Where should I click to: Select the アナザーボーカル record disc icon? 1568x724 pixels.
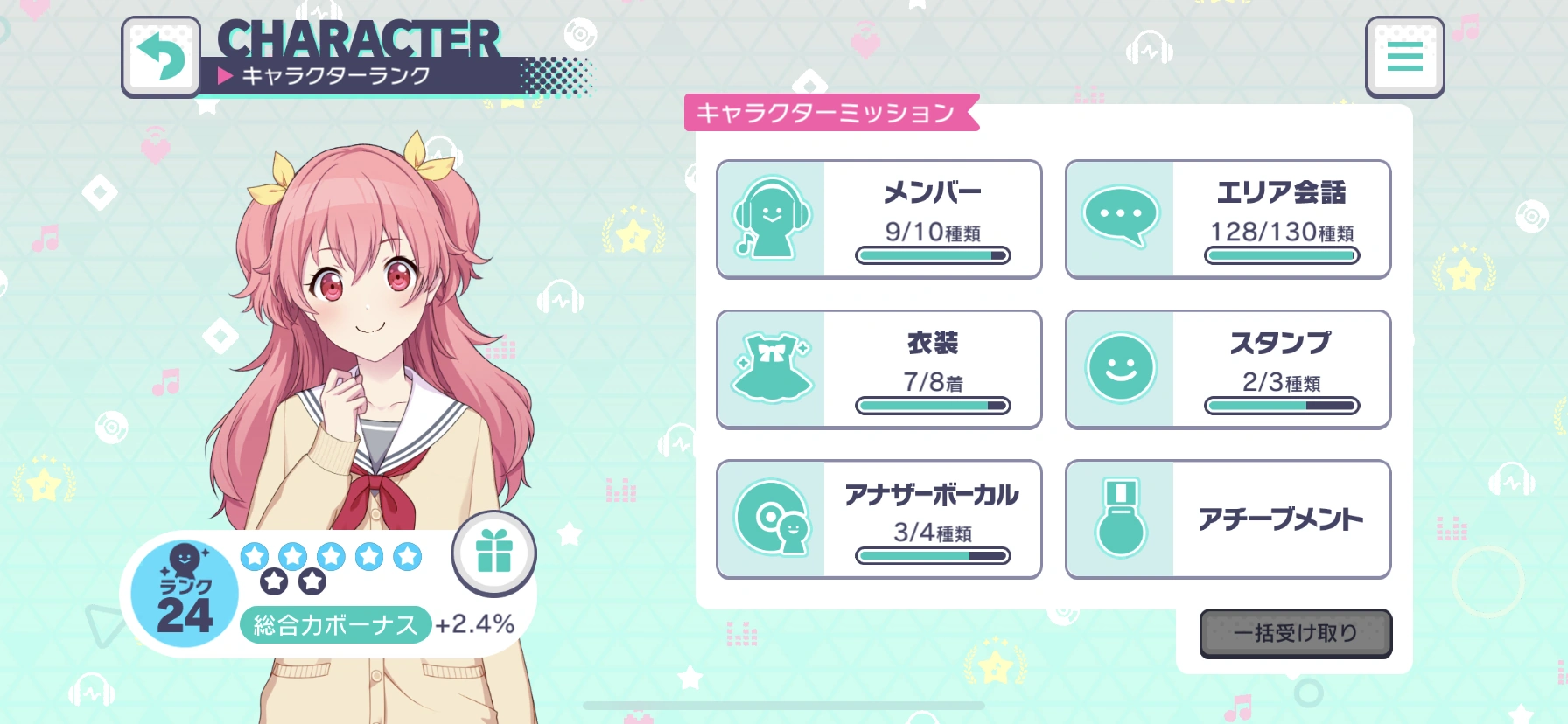[770, 519]
